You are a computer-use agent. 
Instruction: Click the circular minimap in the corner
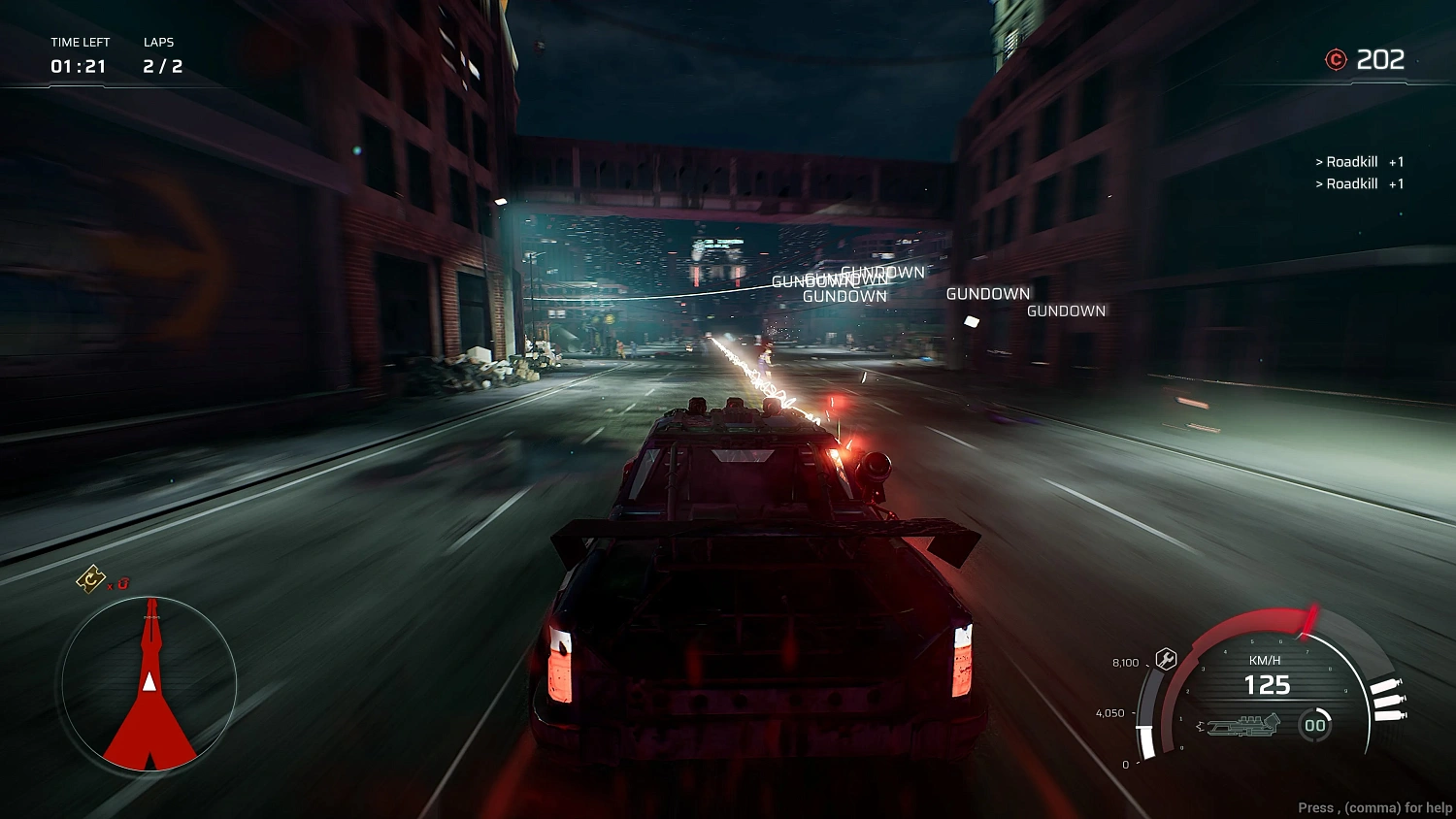149,685
